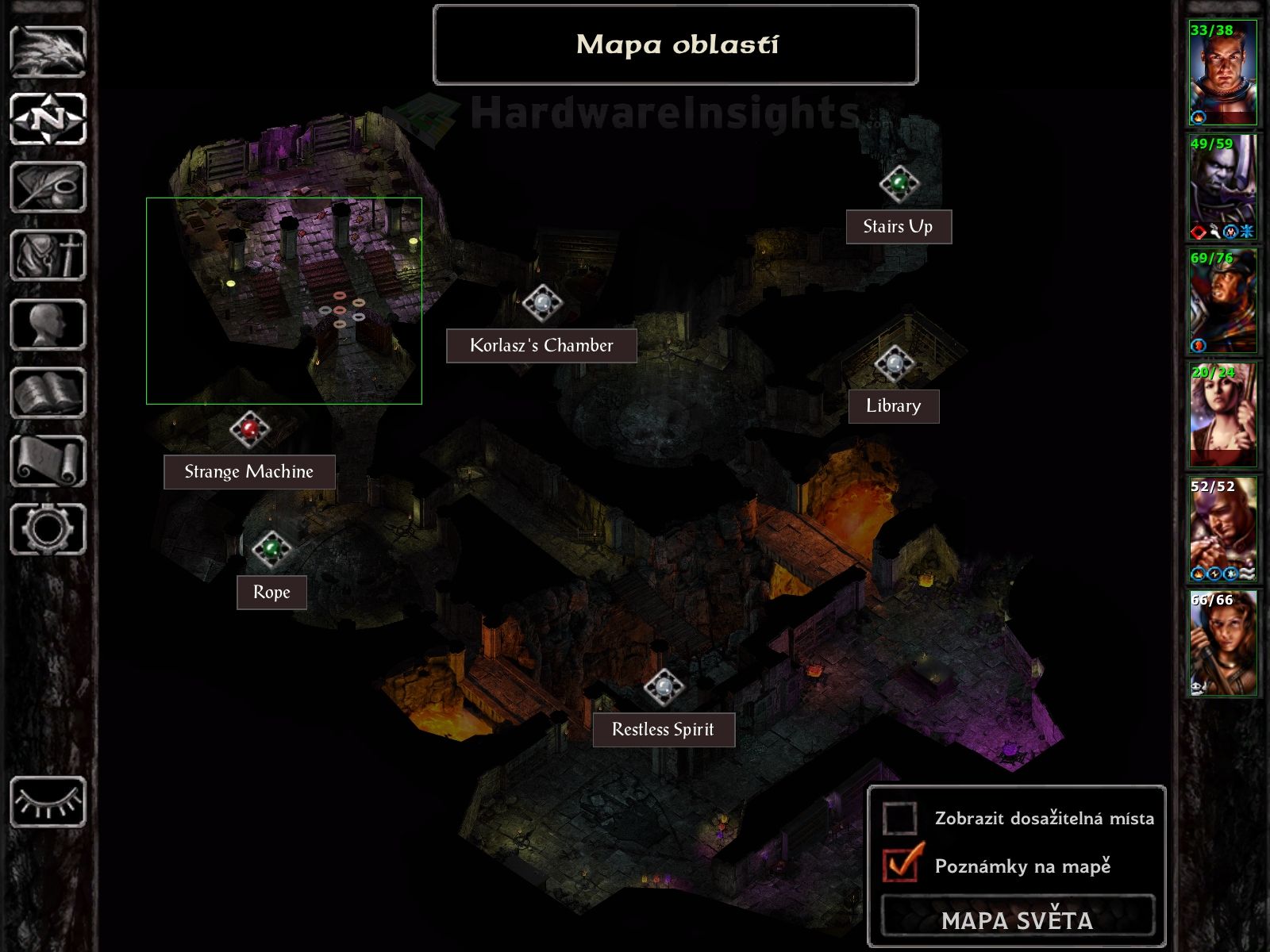
Task: Select the party portrait with 33/38 health
Action: tap(1222, 73)
